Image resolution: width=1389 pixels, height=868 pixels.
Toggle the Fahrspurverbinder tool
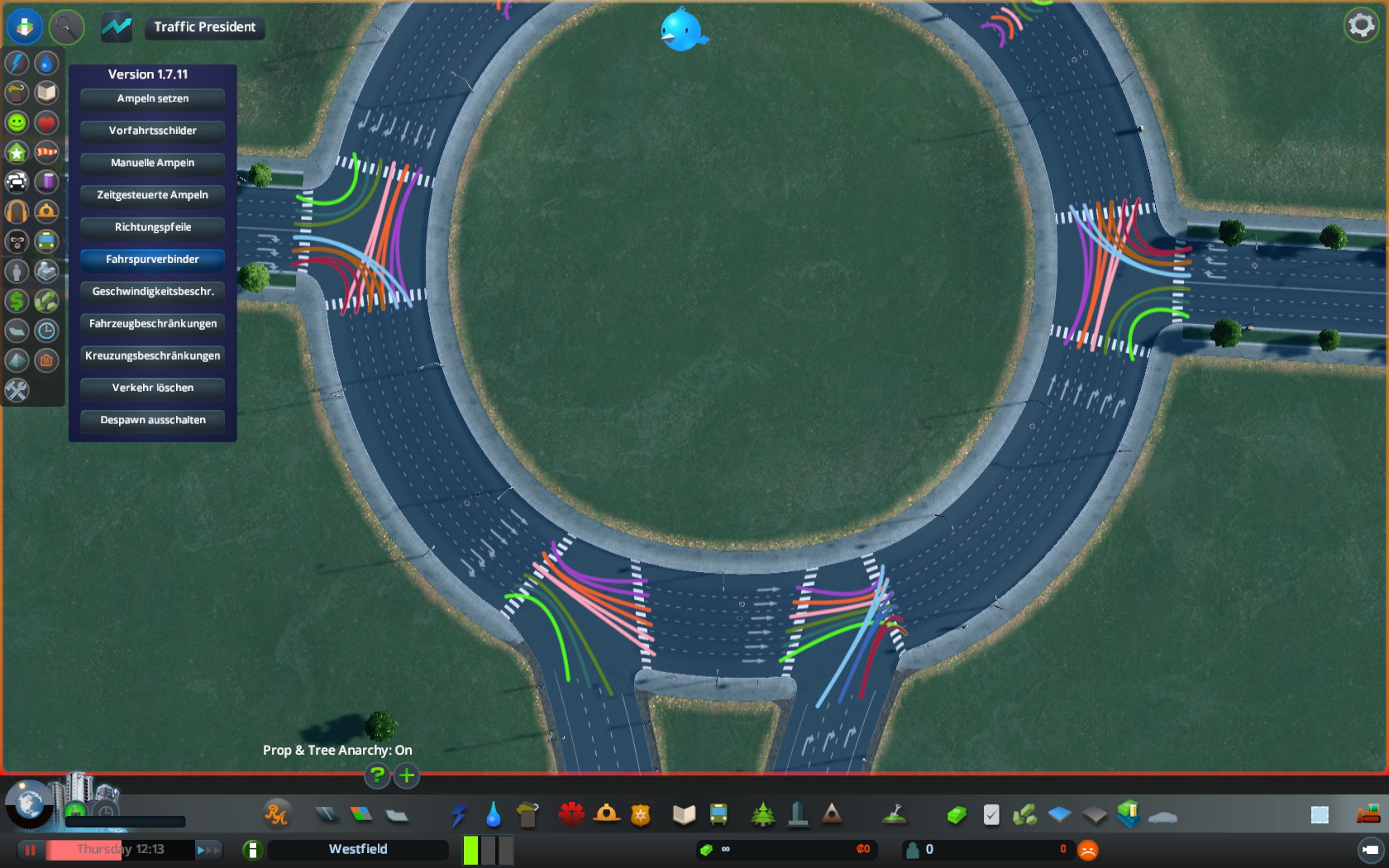click(x=153, y=260)
